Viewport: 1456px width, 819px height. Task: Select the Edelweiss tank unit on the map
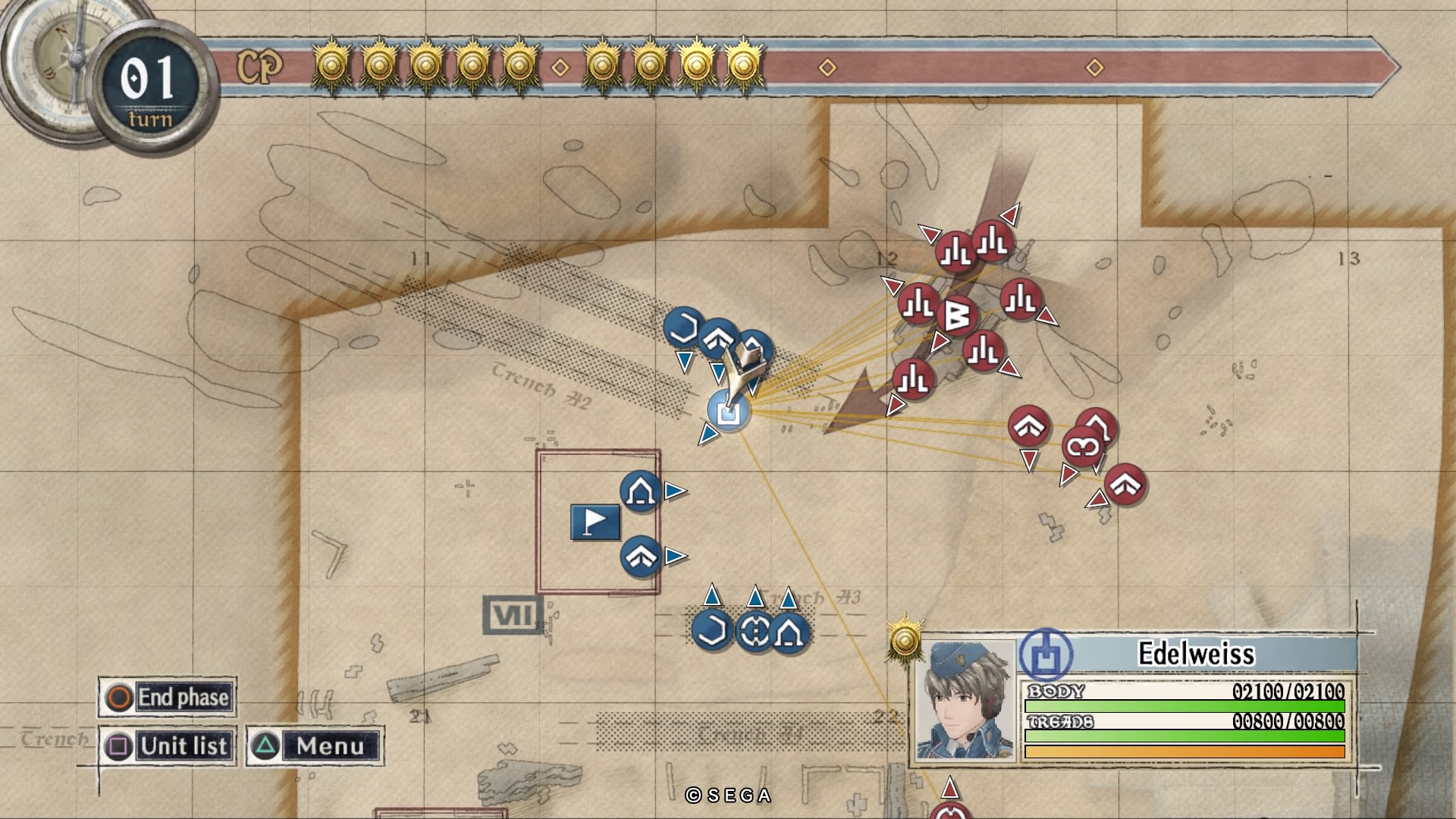[x=729, y=413]
